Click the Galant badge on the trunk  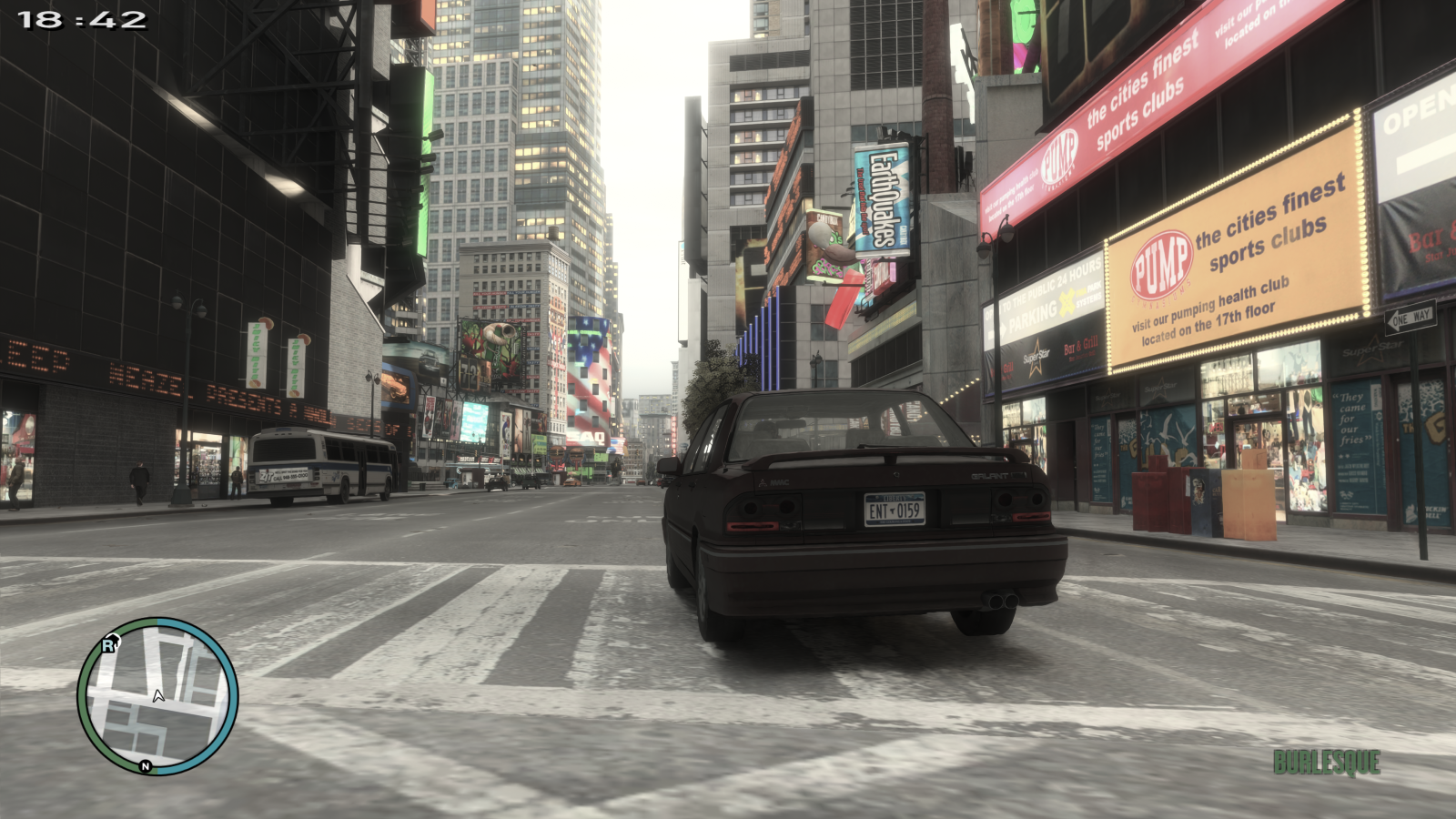[x=991, y=474]
